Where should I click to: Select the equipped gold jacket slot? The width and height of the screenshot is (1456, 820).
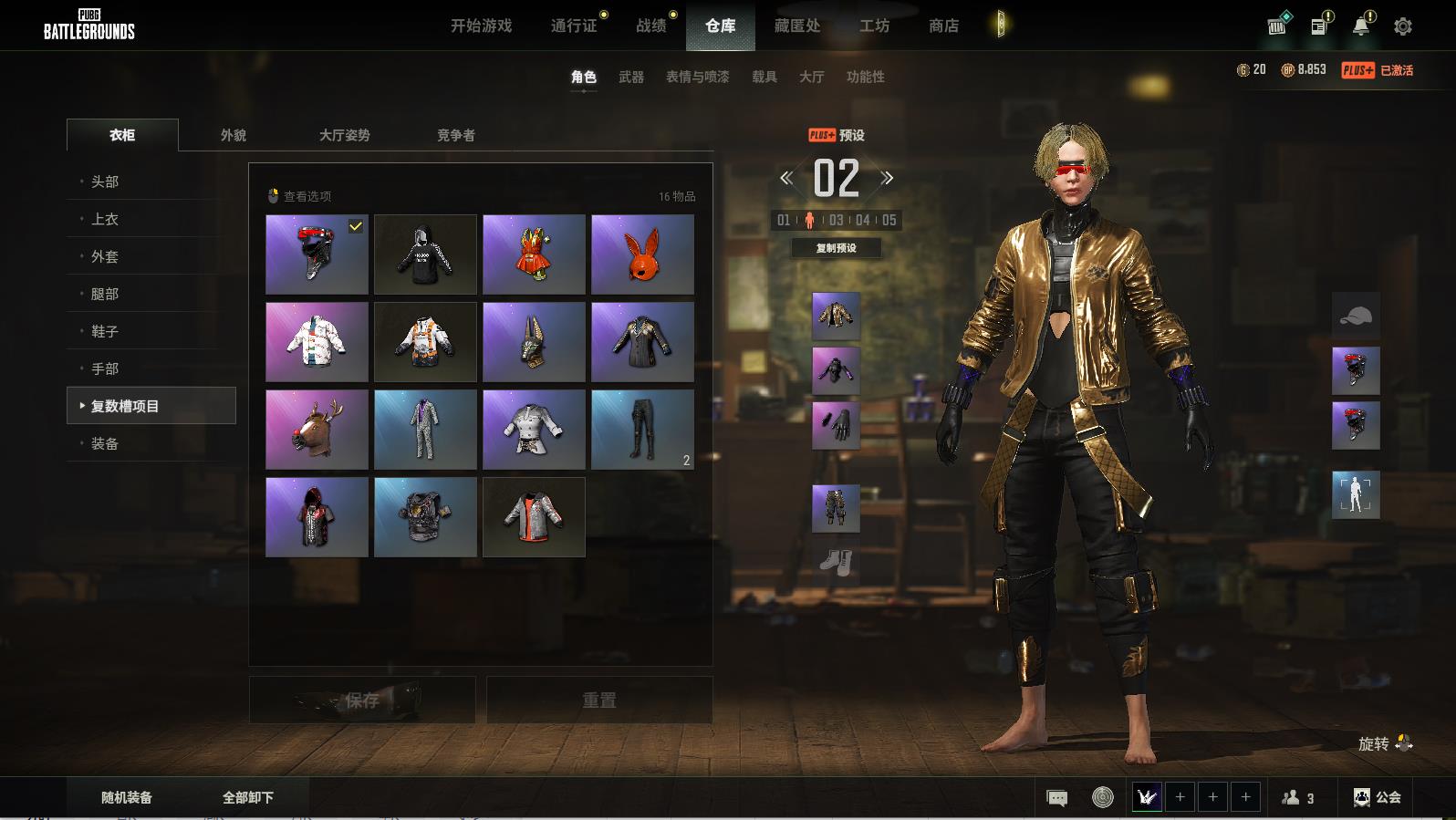pyautogui.click(x=836, y=316)
